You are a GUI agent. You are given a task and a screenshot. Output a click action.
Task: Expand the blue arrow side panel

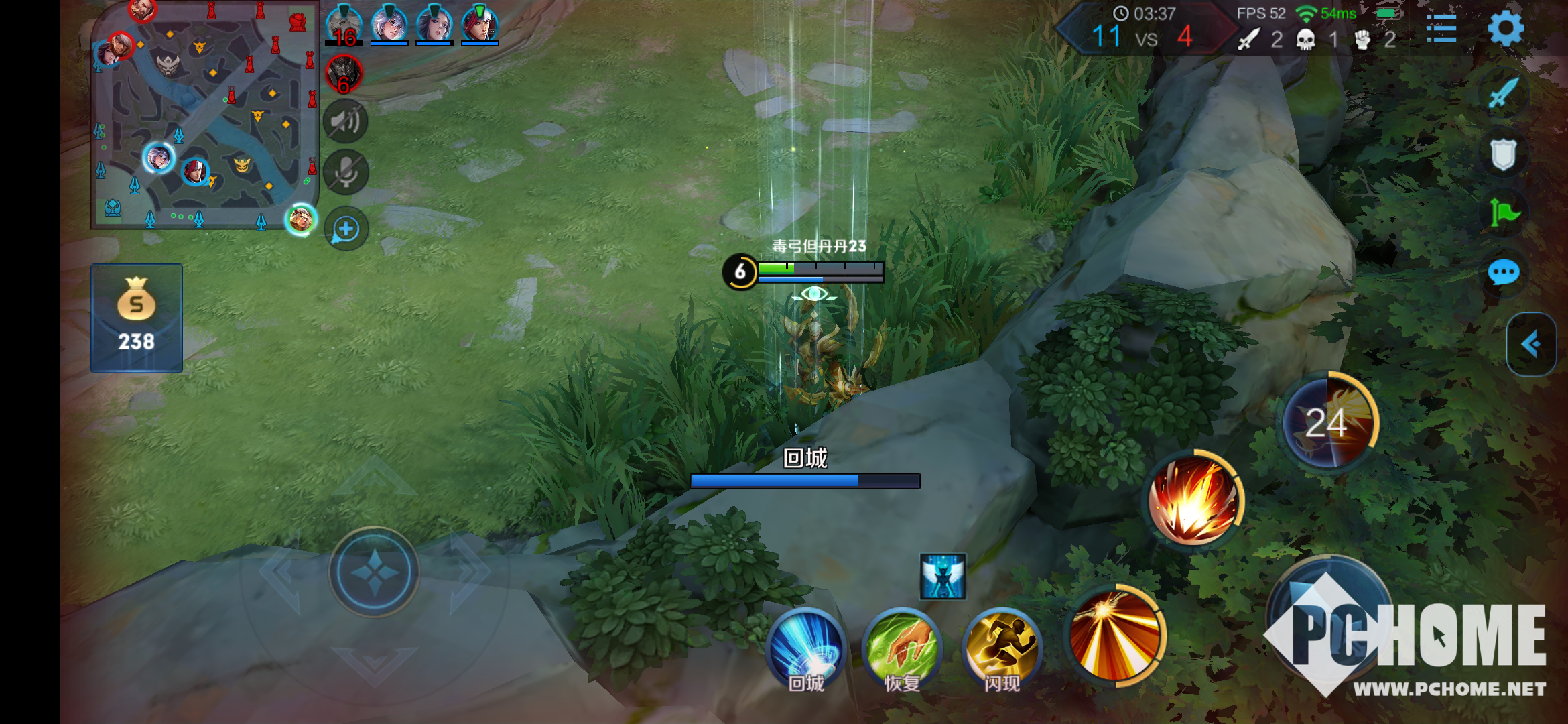(1530, 345)
